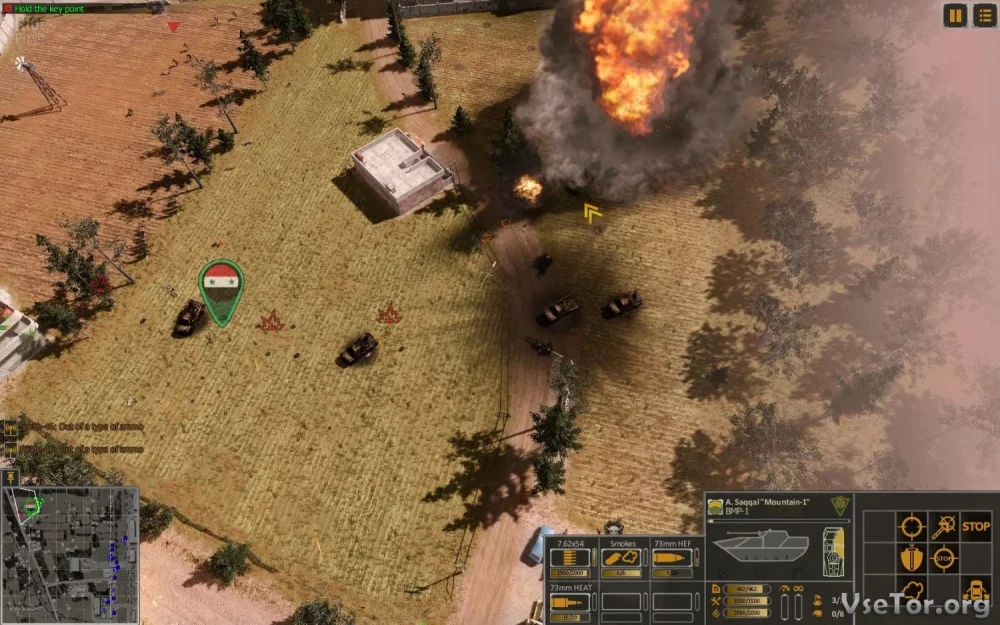
Task: Pause the game with the pause button
Action: coord(955,15)
